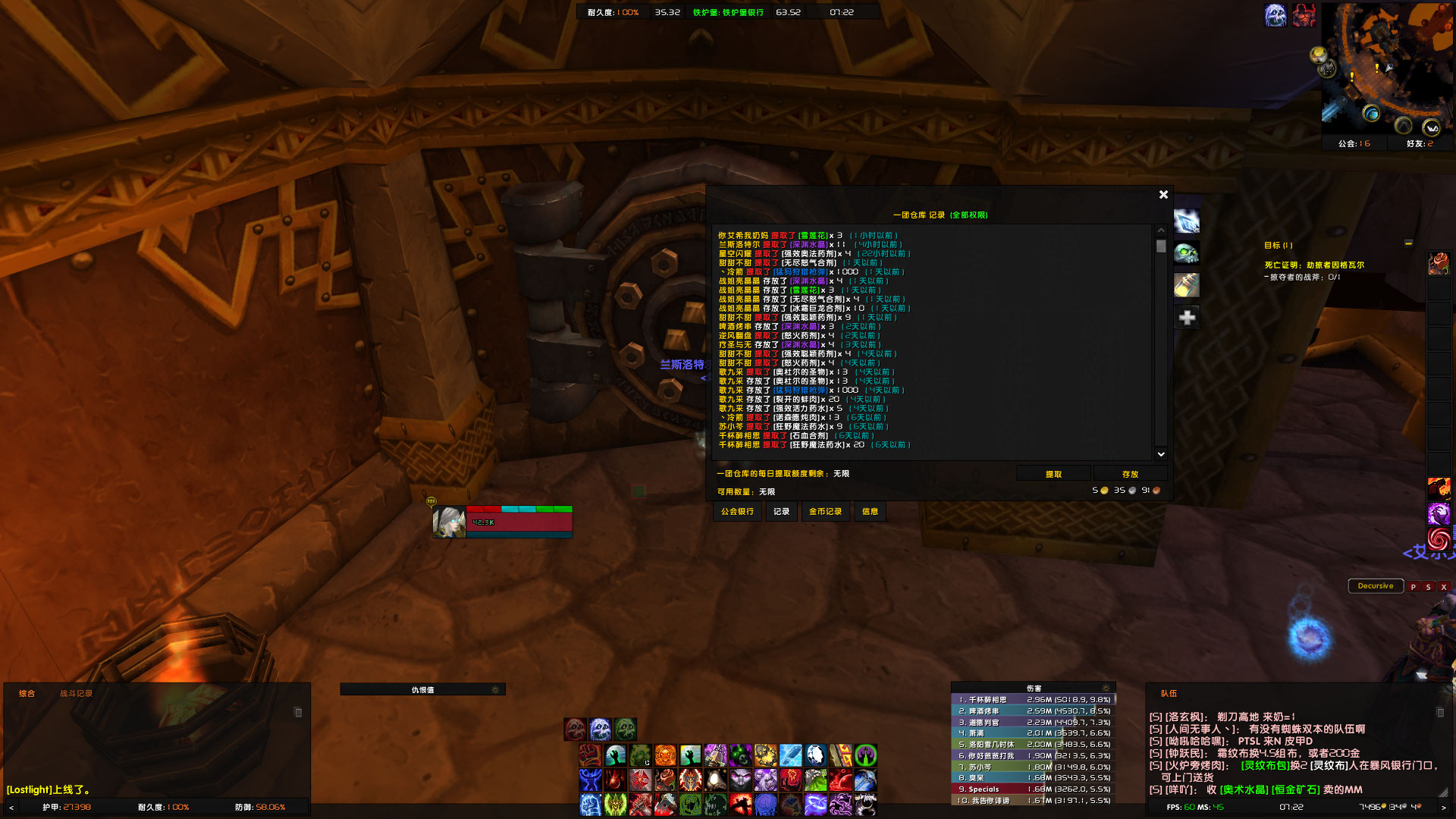The width and height of the screenshot is (1456, 819).
Task: Click the down chevron under the bank log scrollbar
Action: 1159,453
